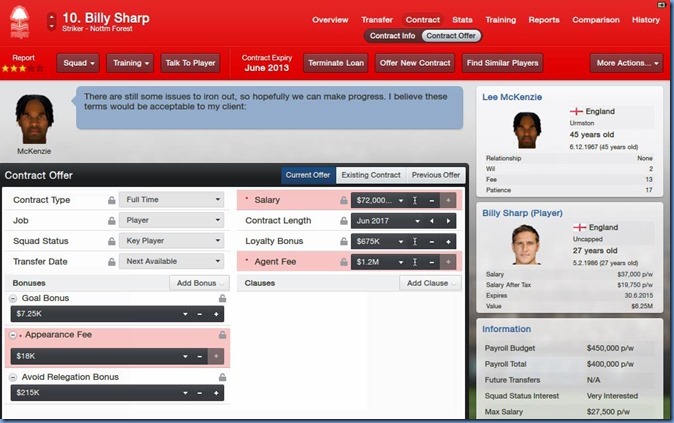Add a Bonus to the offer
The width and height of the screenshot is (674, 423).
197,283
